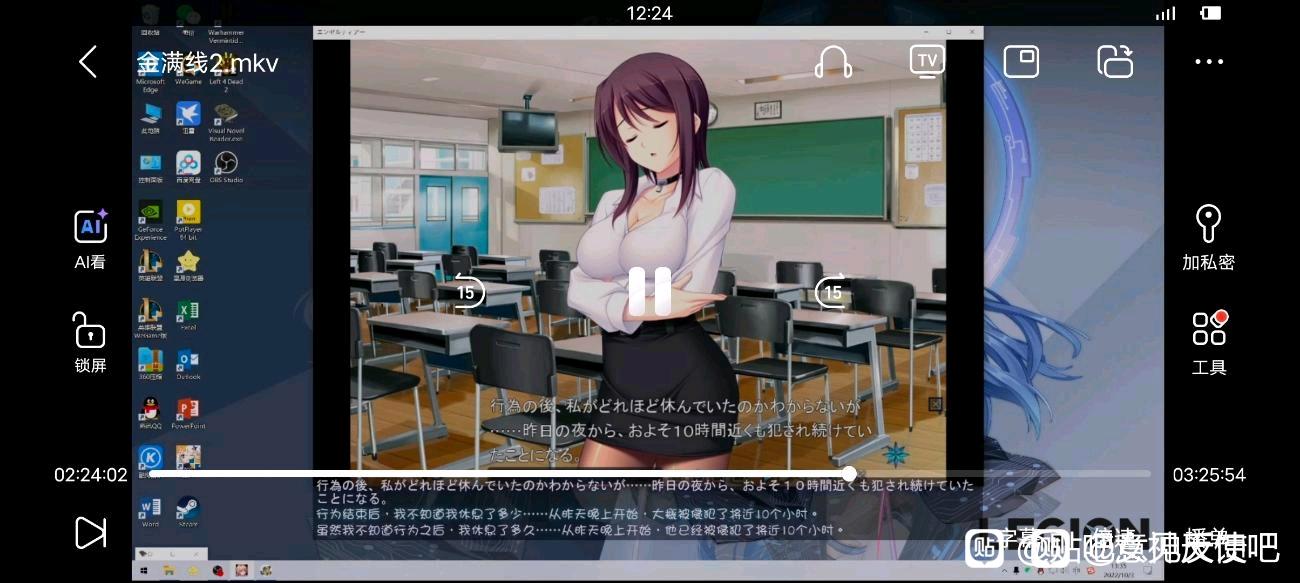Pause the video playback
1300x583 pixels.
649,292
